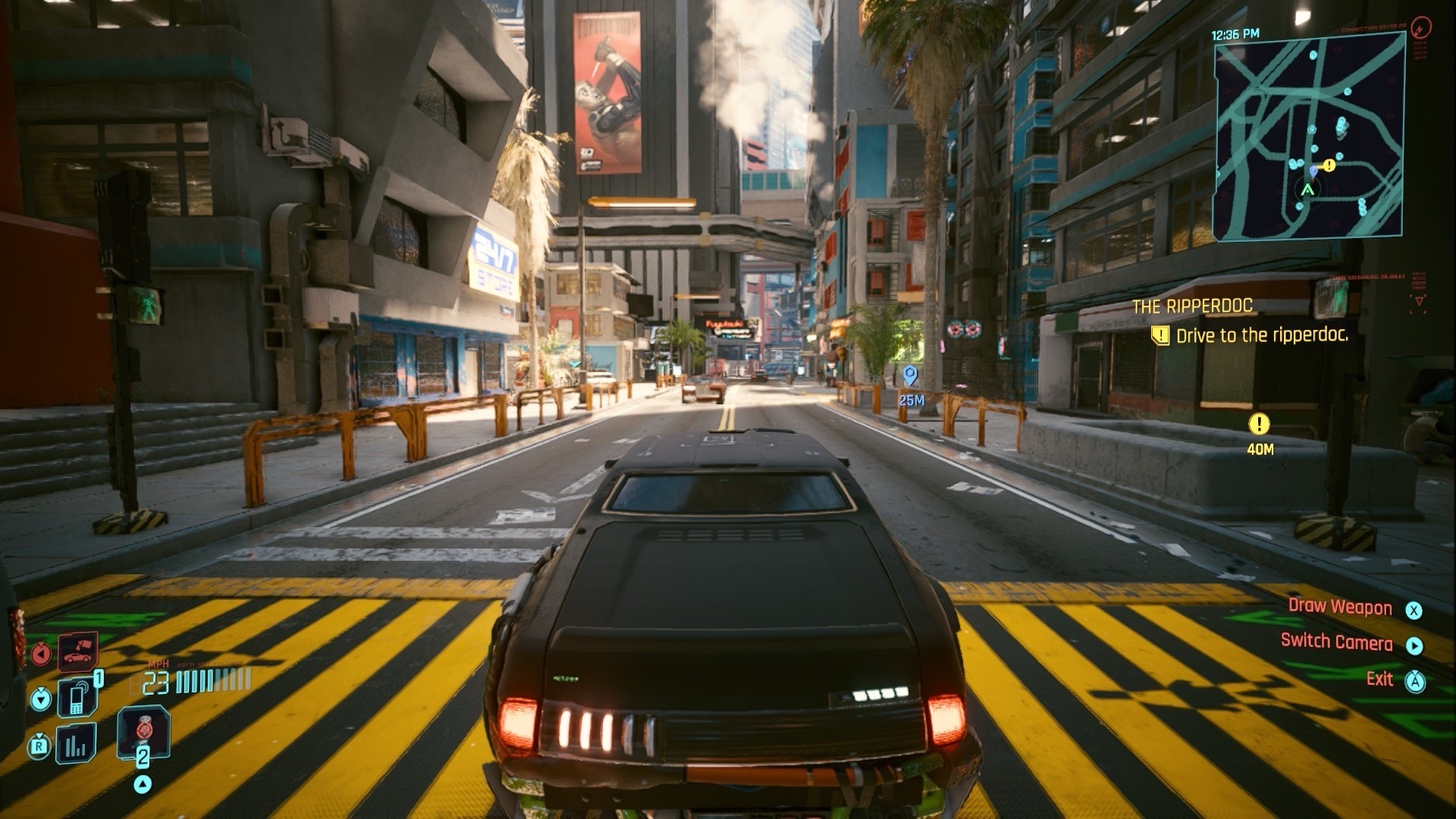The height and width of the screenshot is (819, 1456).
Task: Open the radio equalizer bars icon
Action: click(x=76, y=745)
